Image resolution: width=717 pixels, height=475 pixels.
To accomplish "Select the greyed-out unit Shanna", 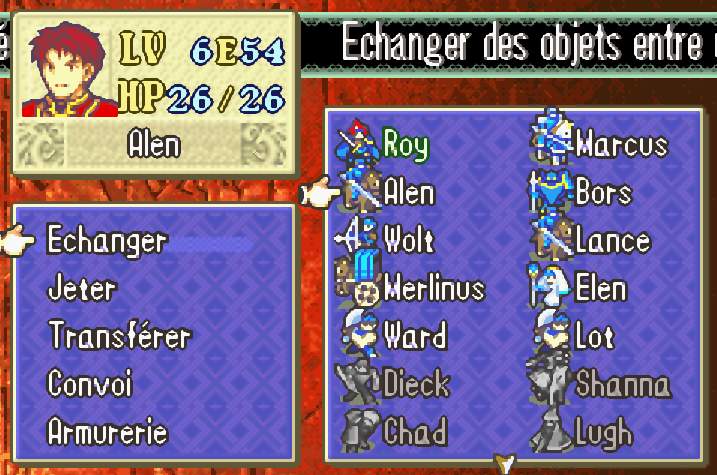I will [622, 384].
